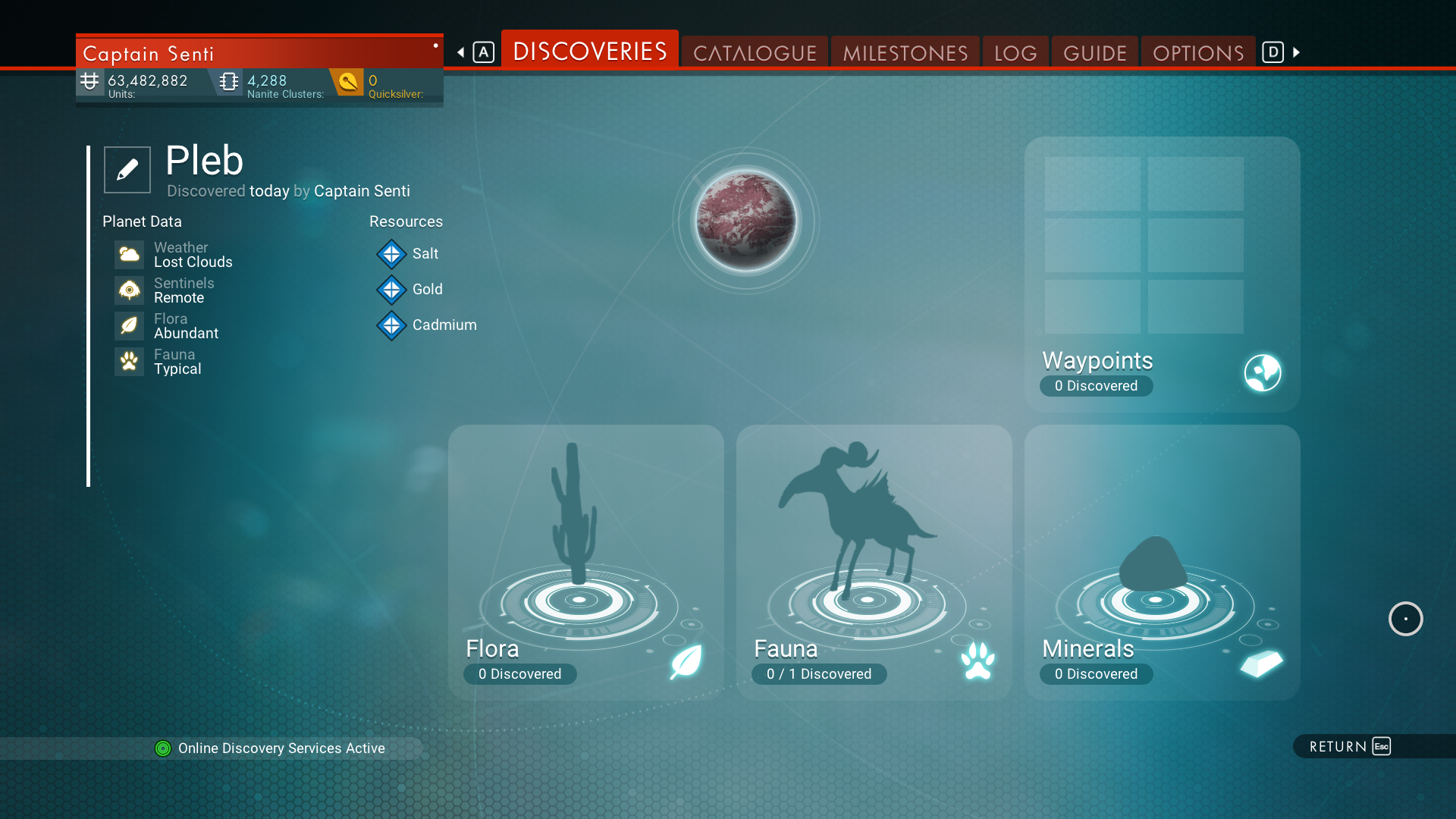The height and width of the screenshot is (819, 1456).
Task: Switch to the Catalogue tab
Action: pos(754,52)
